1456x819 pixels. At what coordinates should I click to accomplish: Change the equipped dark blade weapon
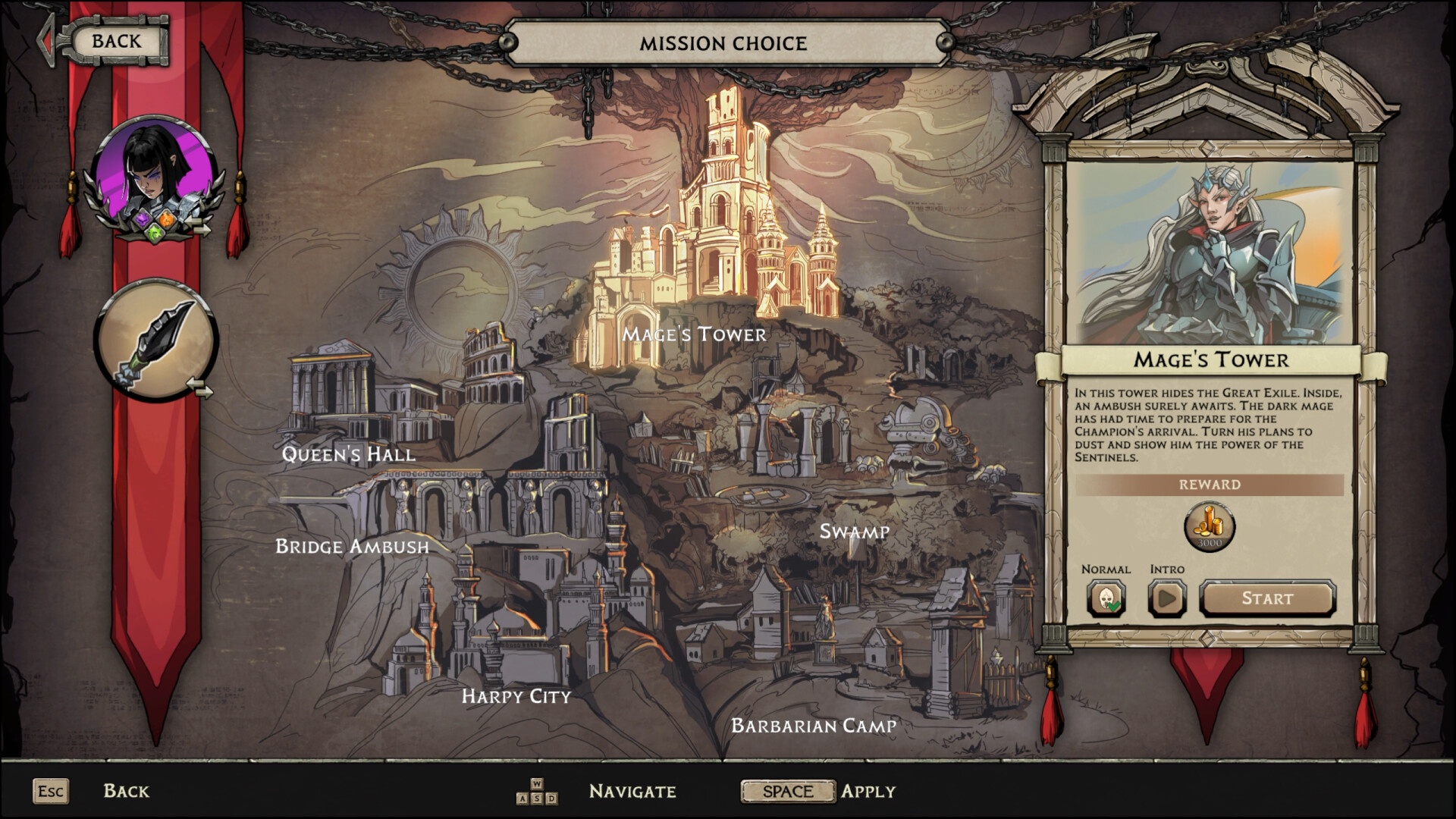tap(155, 340)
